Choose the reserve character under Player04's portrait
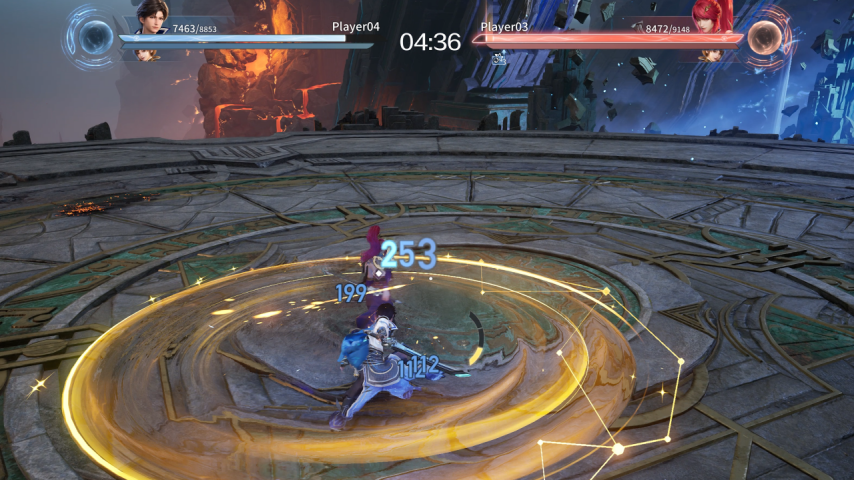This screenshot has width=854, height=480. point(149,54)
